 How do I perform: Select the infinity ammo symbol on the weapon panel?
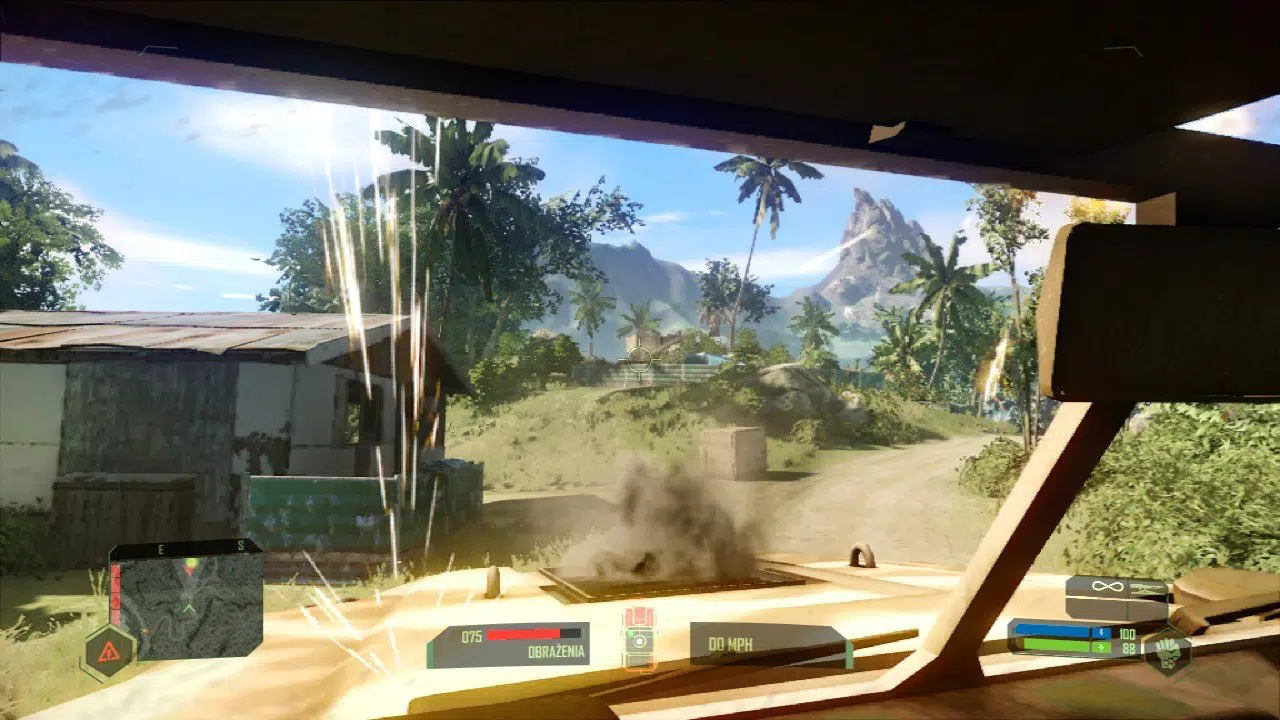click(x=1106, y=585)
